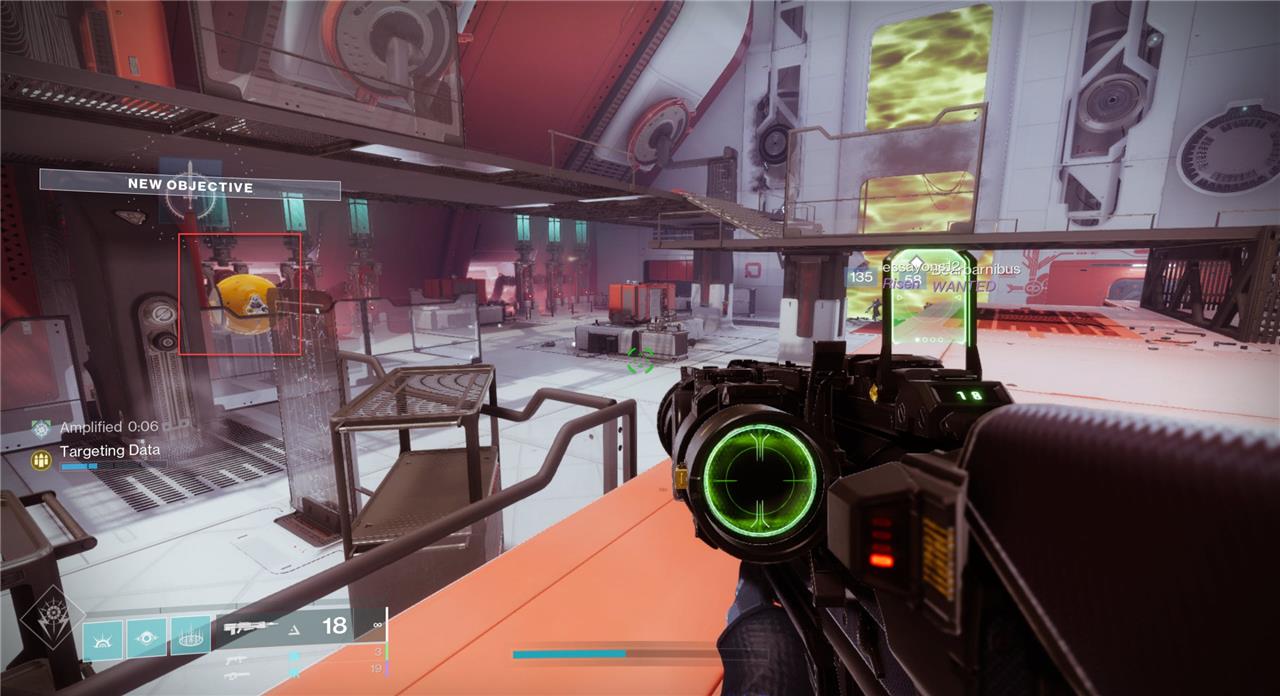1280x696 pixels.
Task: Click the New Objective banner
Action: pyautogui.click(x=190, y=185)
